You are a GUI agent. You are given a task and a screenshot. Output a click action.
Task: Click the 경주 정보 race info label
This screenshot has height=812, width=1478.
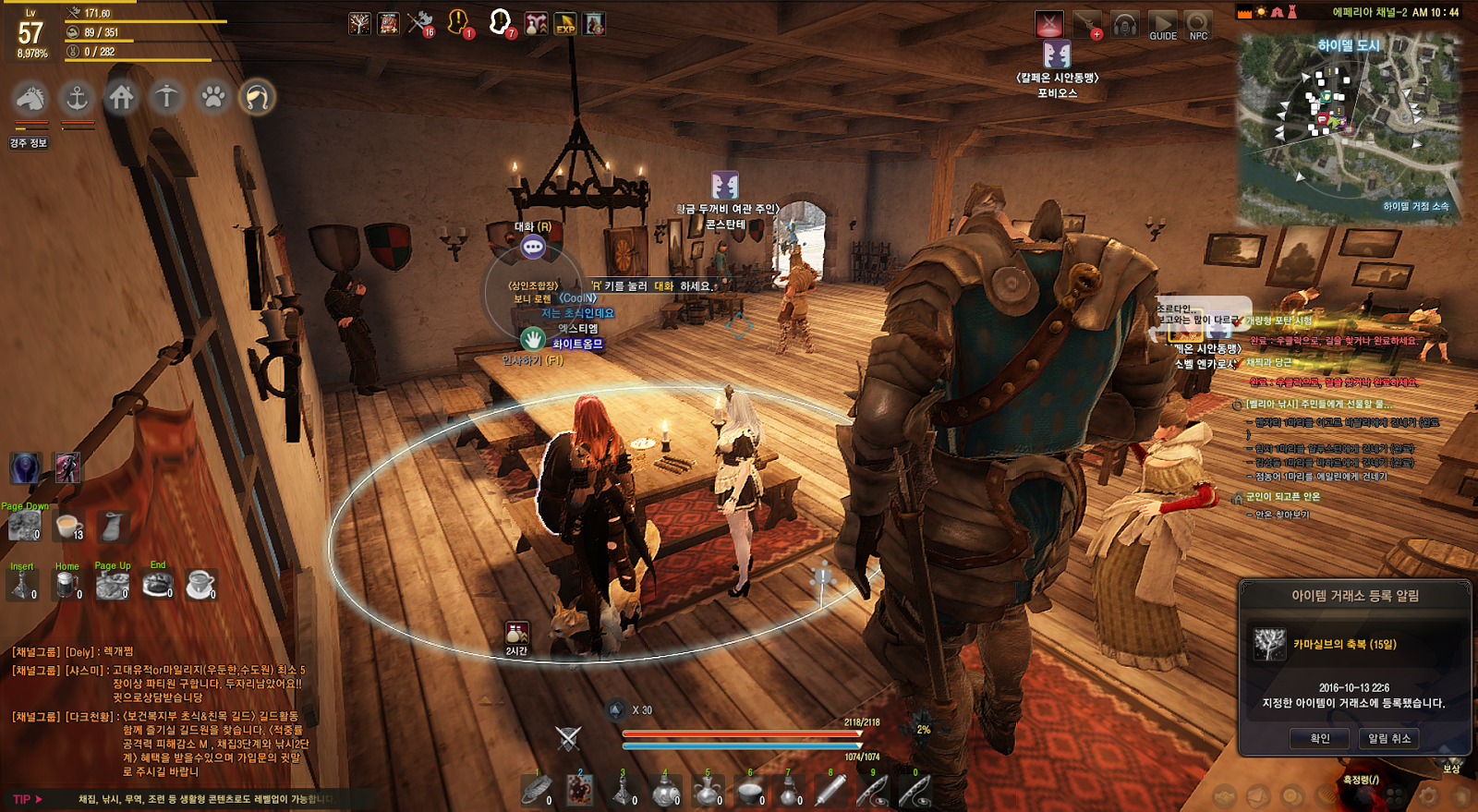tap(29, 143)
